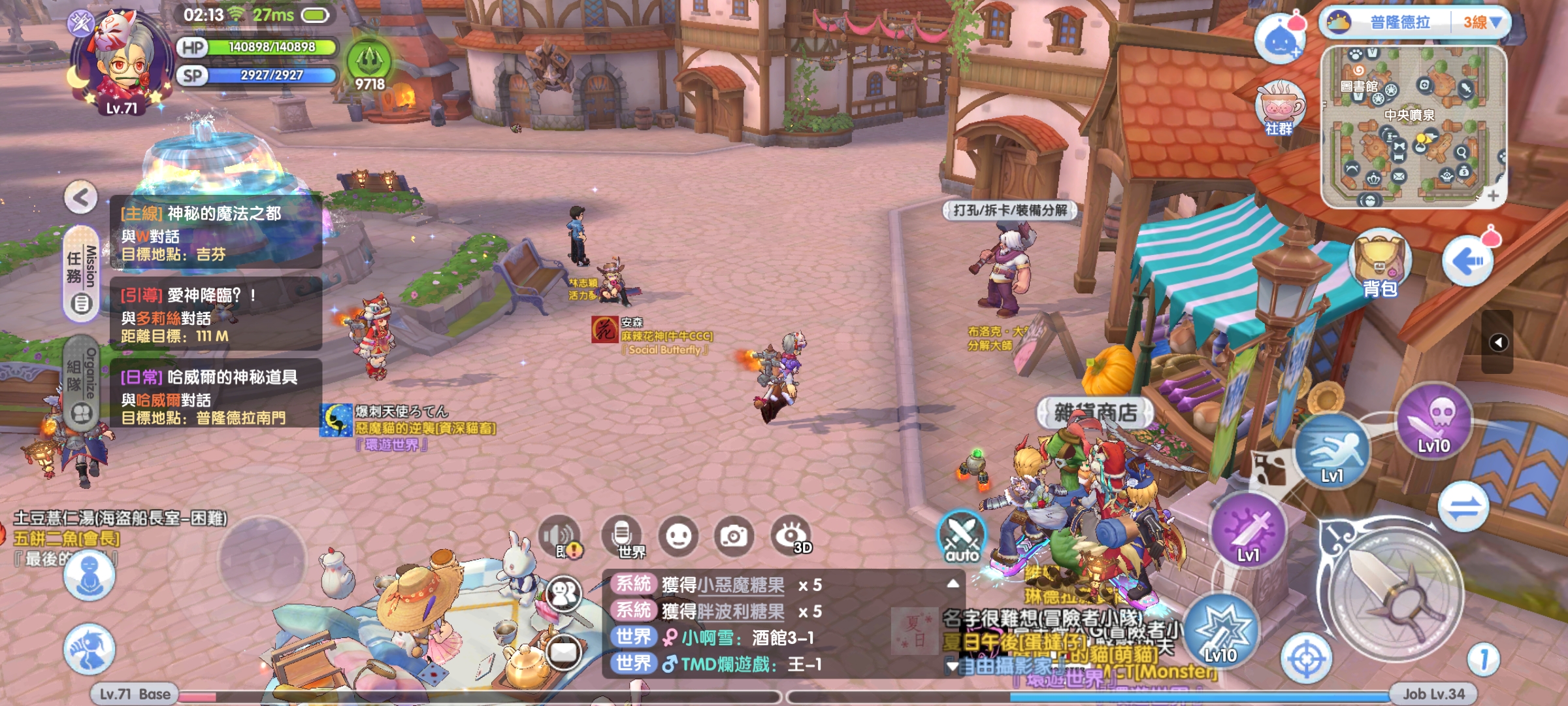Switch to the 組隊 Organize tab
Image resolution: width=1568 pixels, height=706 pixels.
(82, 382)
